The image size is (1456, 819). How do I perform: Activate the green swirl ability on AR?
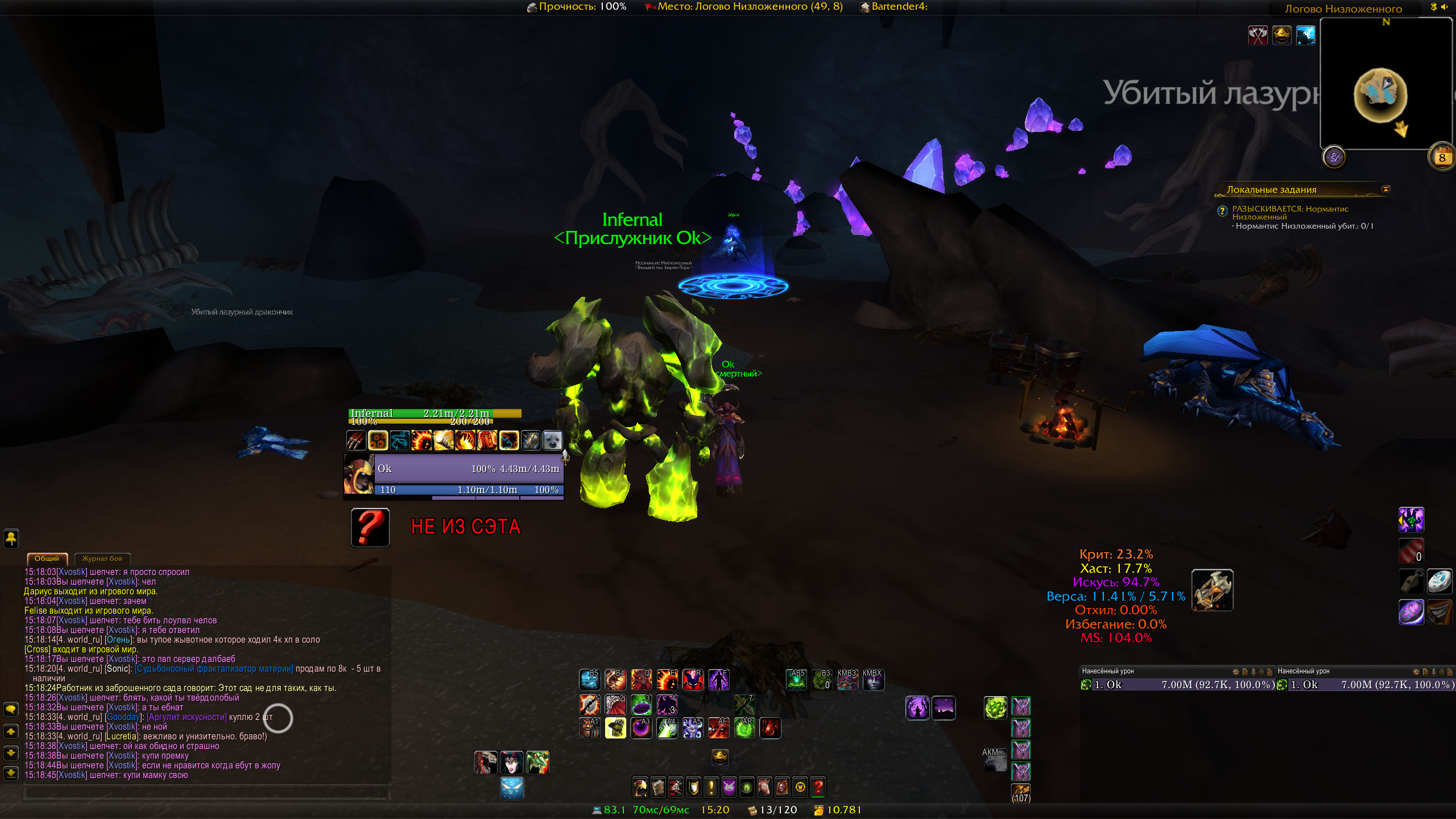click(744, 728)
